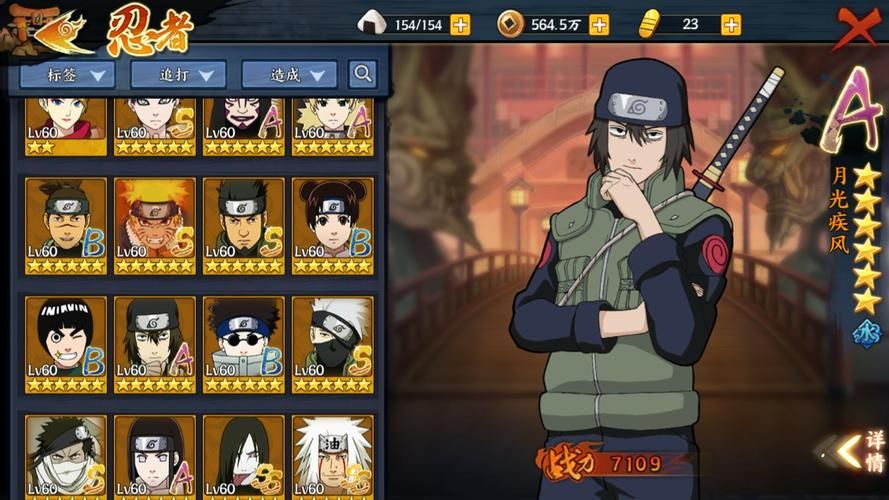
Task: Choose the Zabuza bandaged-face ninja portrait
Action: pyautogui.click(x=66, y=457)
